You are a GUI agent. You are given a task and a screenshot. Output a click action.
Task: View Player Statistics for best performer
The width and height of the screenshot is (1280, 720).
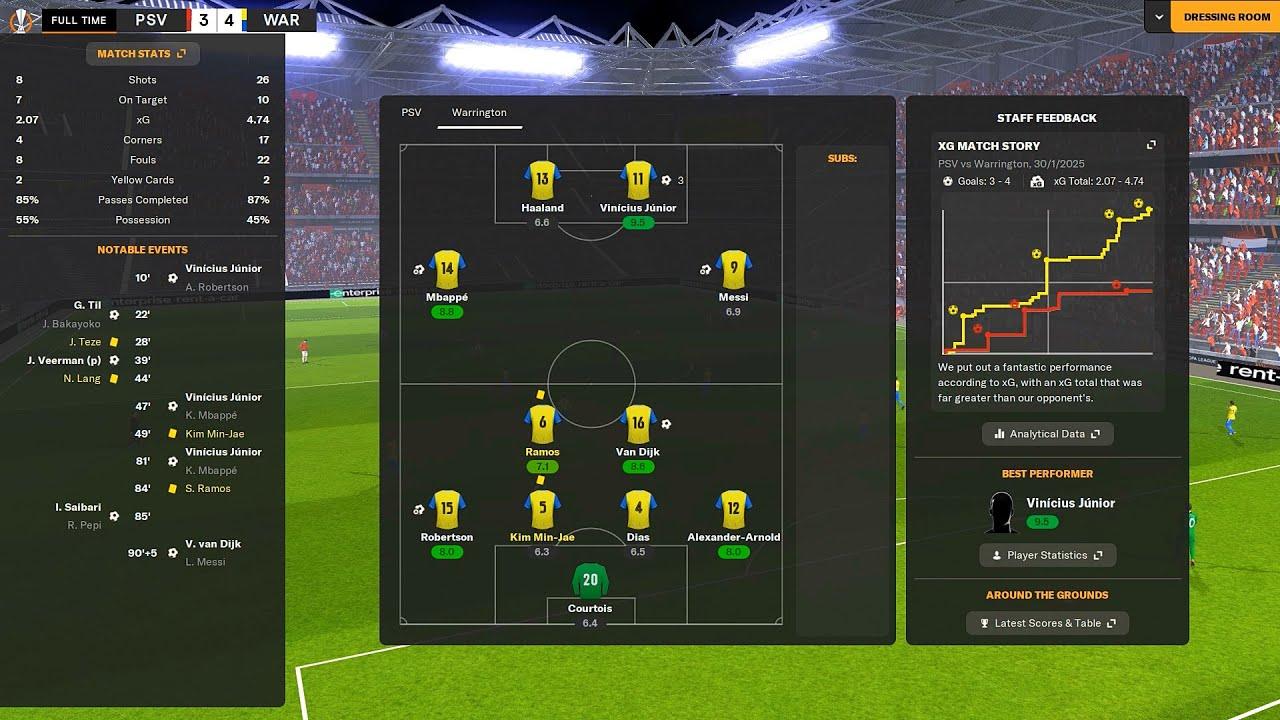(1047, 555)
